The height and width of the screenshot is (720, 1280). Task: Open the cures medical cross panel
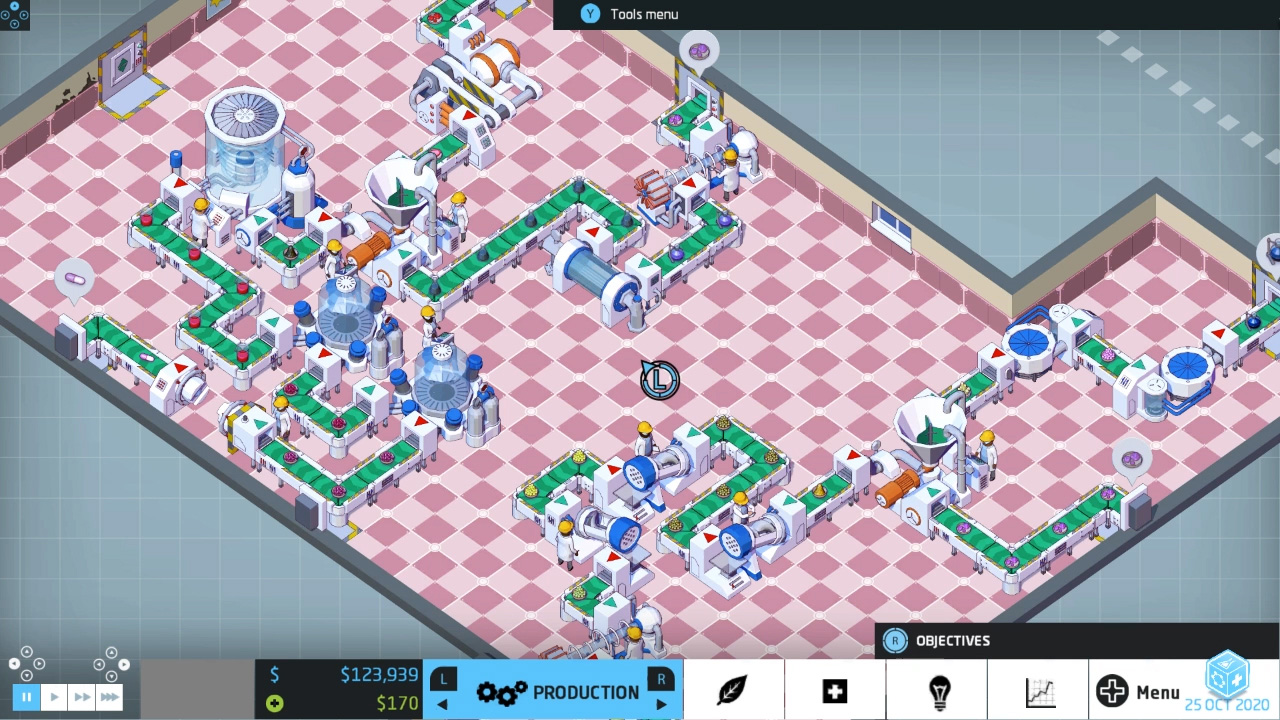(x=835, y=690)
